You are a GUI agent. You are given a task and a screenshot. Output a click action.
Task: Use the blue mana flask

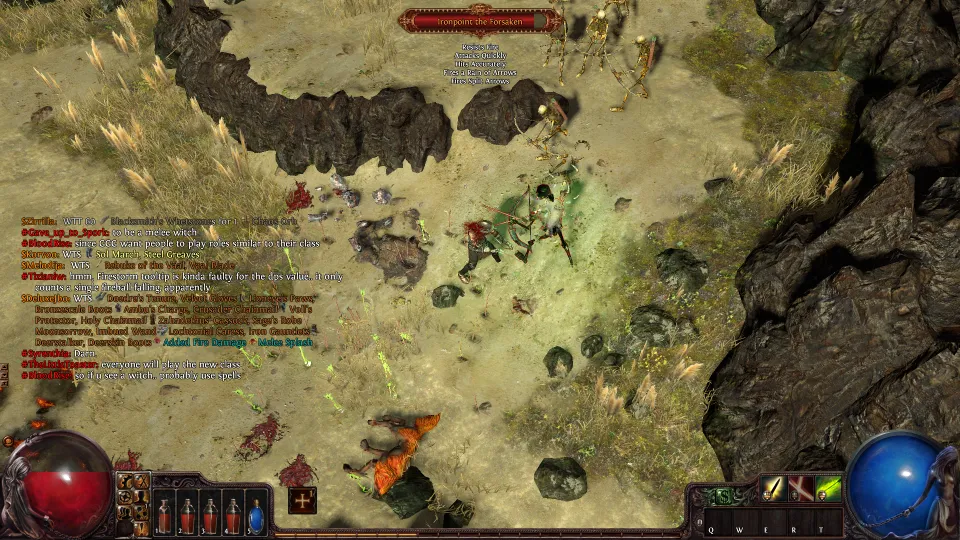coord(257,517)
